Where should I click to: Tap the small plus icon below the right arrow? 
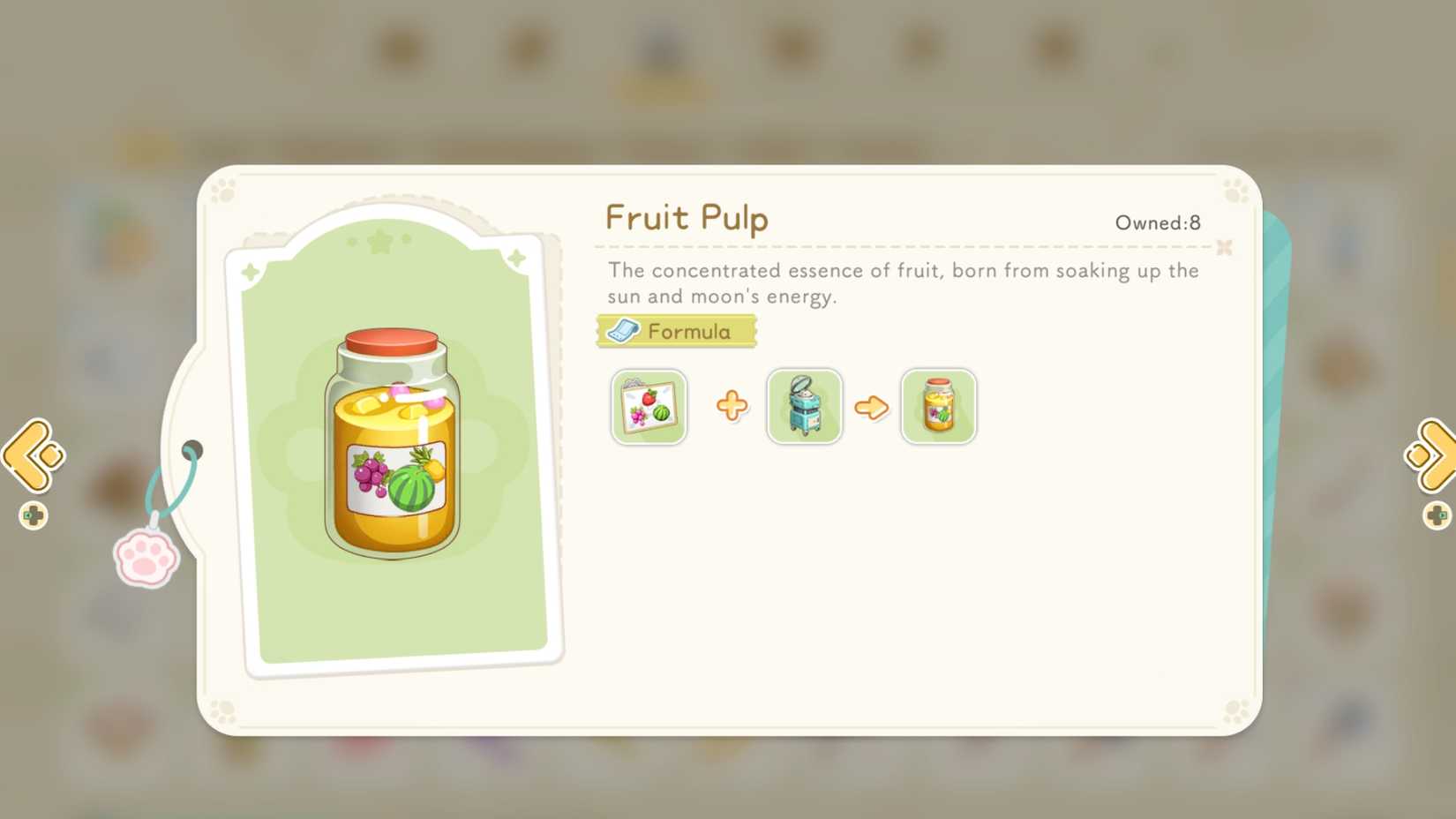[1438, 515]
